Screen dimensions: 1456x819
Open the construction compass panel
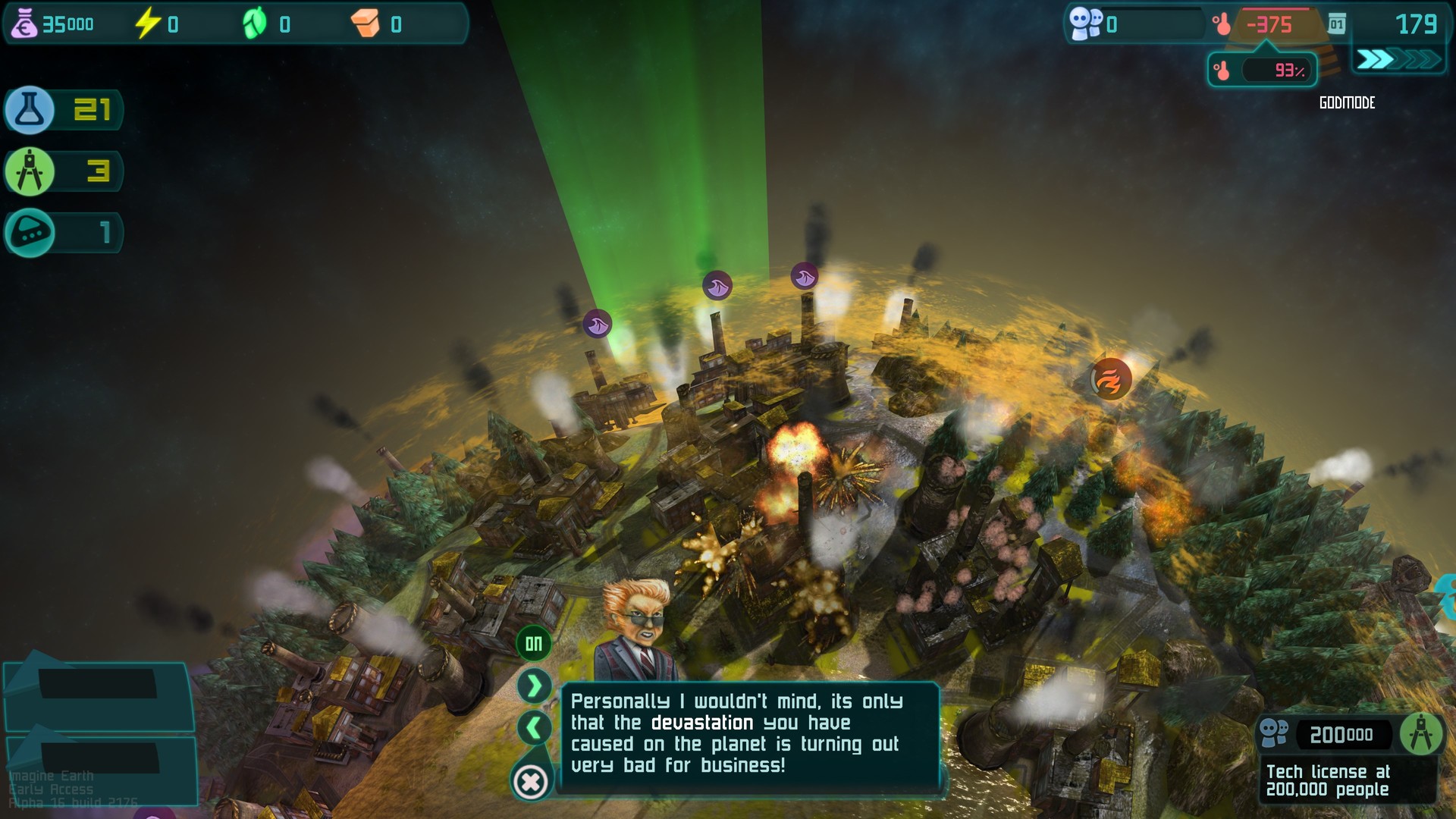point(30,171)
